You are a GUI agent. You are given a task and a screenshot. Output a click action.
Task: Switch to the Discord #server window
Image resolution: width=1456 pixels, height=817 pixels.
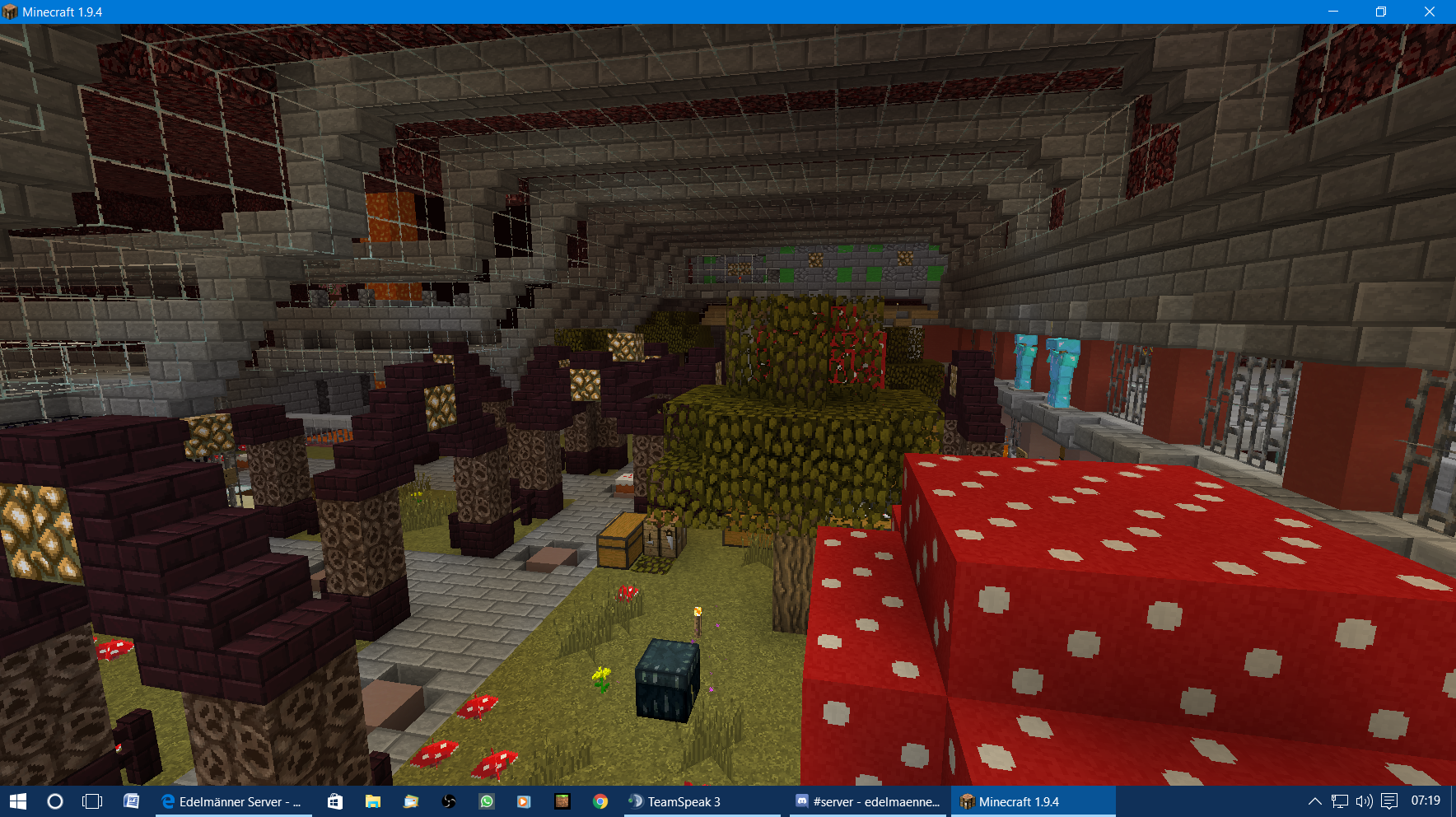[x=865, y=801]
